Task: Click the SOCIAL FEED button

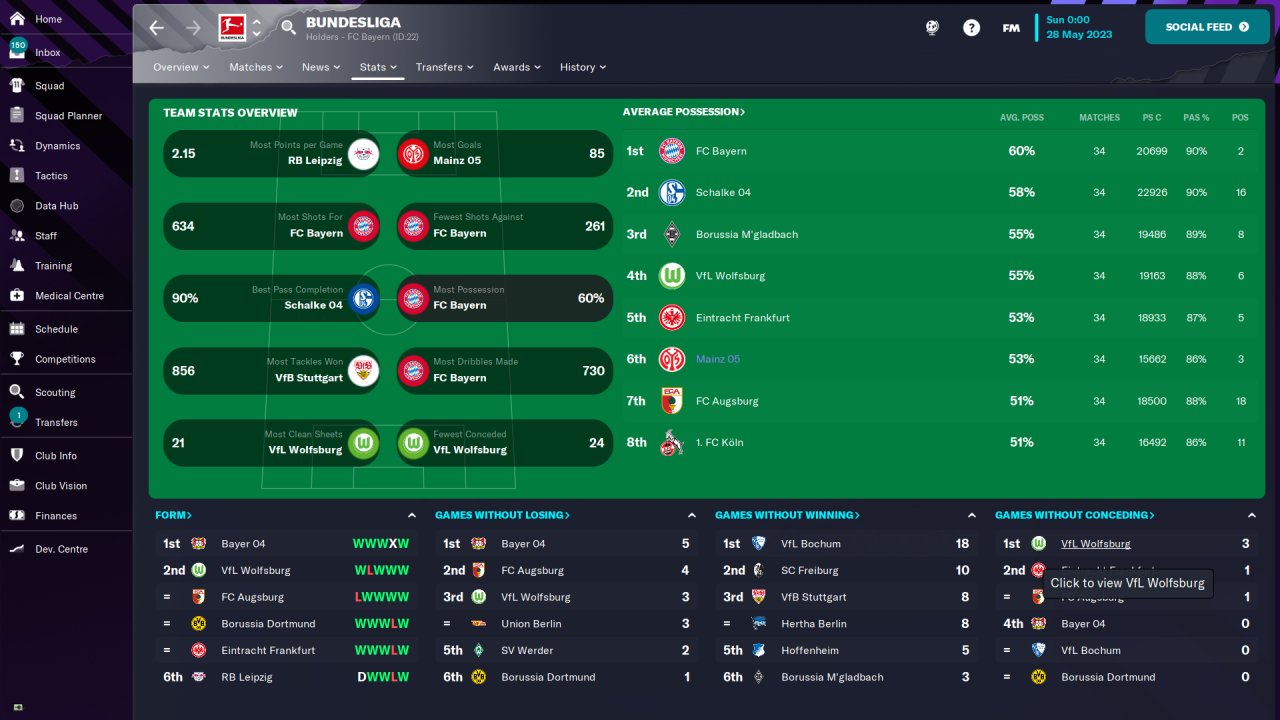Action: coord(1205,27)
